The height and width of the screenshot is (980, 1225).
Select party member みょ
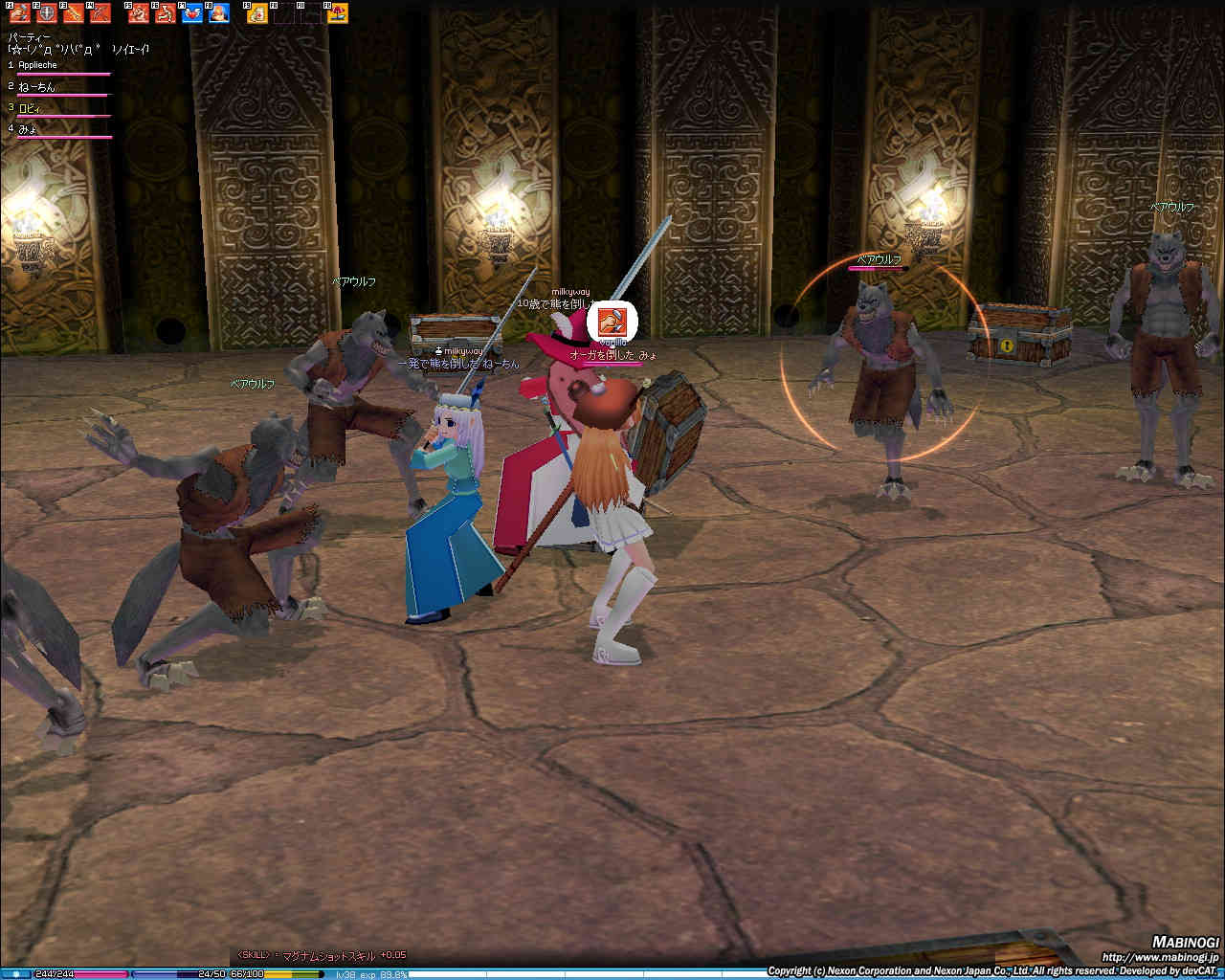[x=29, y=128]
